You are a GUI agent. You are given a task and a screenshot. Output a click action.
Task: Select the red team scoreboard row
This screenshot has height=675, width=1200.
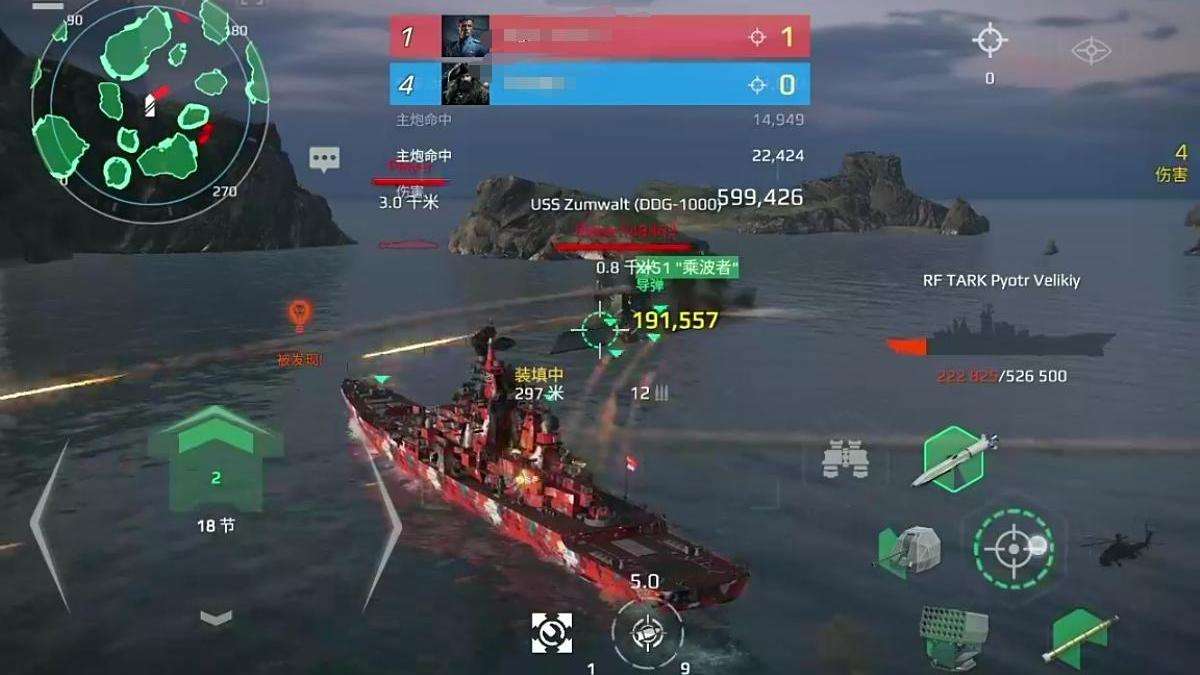(599, 37)
